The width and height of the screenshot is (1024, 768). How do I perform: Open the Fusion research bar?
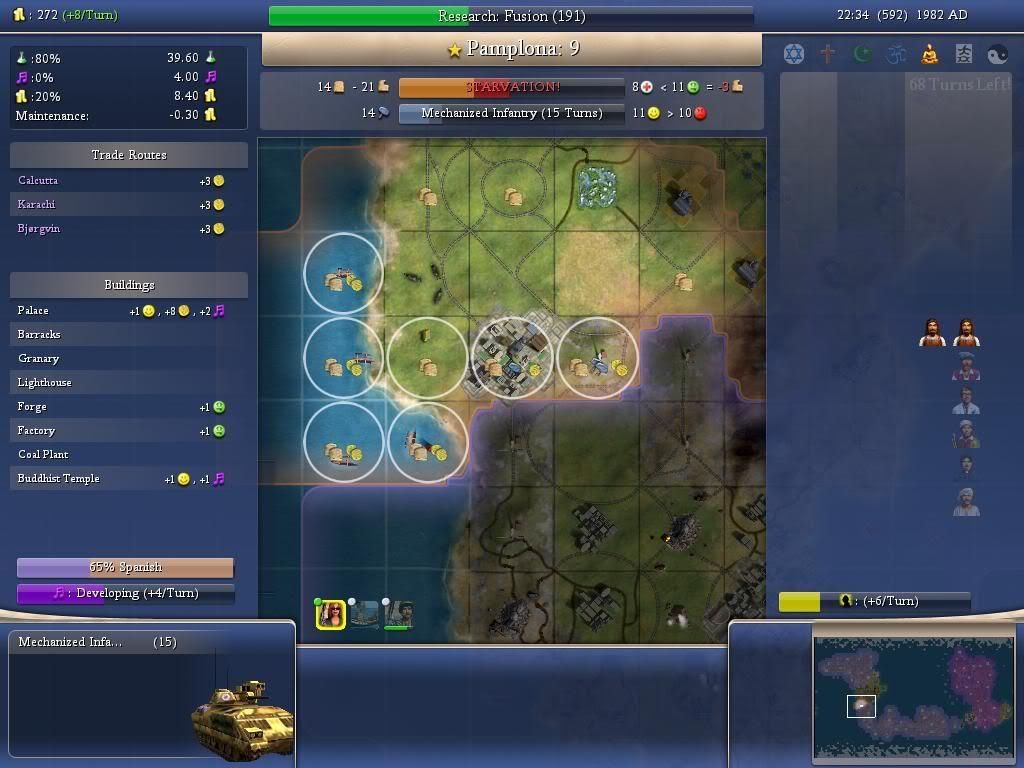[511, 16]
